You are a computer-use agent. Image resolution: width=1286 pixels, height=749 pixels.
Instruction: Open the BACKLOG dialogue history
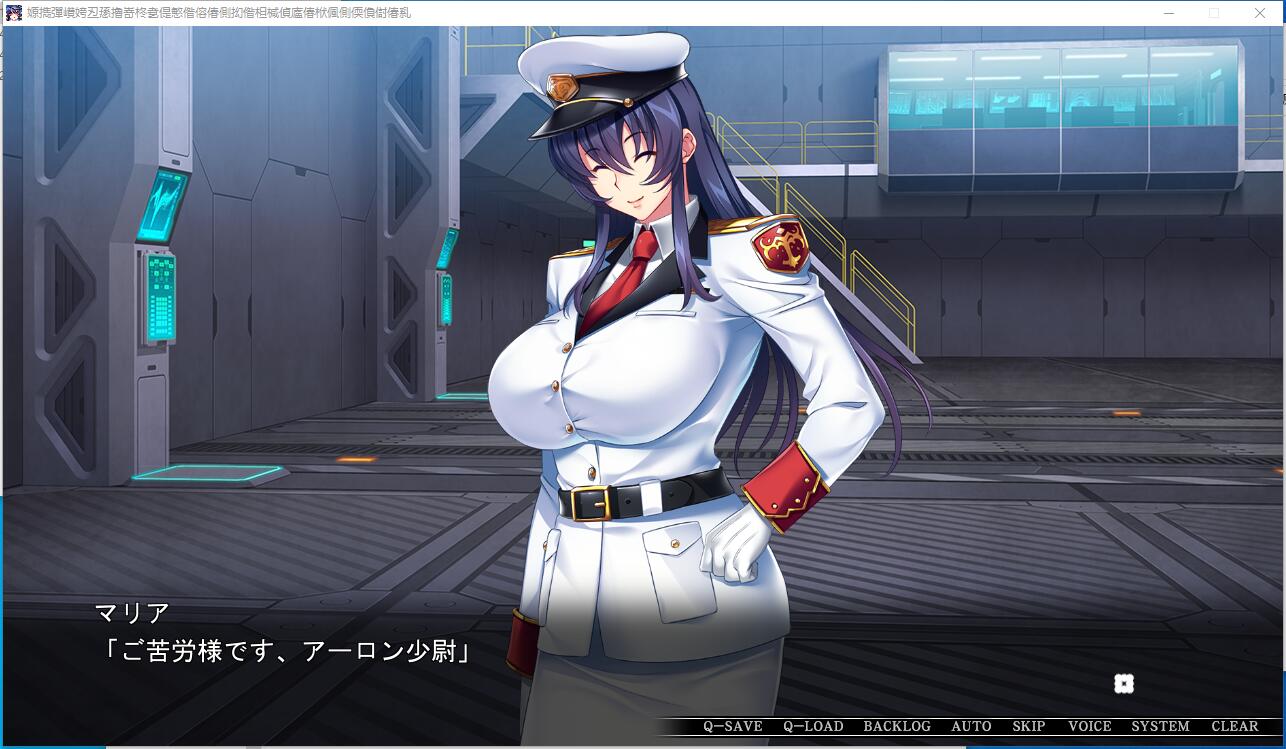tap(896, 727)
